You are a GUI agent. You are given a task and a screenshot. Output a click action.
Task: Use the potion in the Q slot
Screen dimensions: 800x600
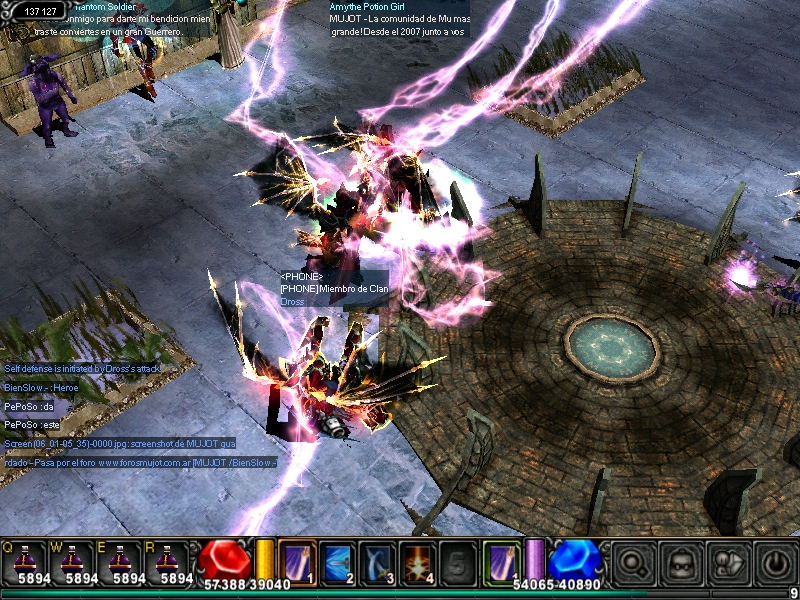click(x=28, y=562)
